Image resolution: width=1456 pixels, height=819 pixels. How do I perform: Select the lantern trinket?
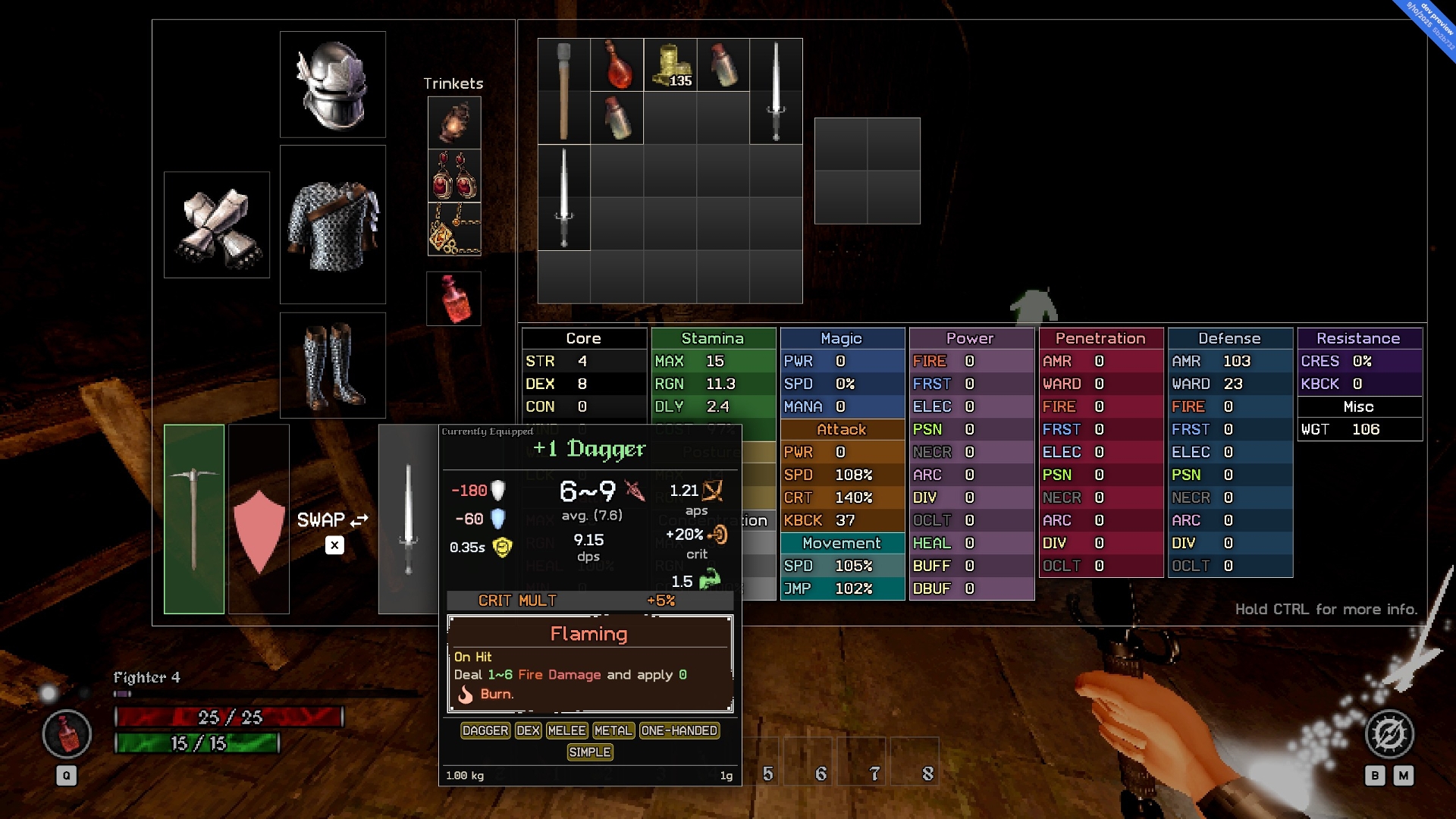coord(453,122)
